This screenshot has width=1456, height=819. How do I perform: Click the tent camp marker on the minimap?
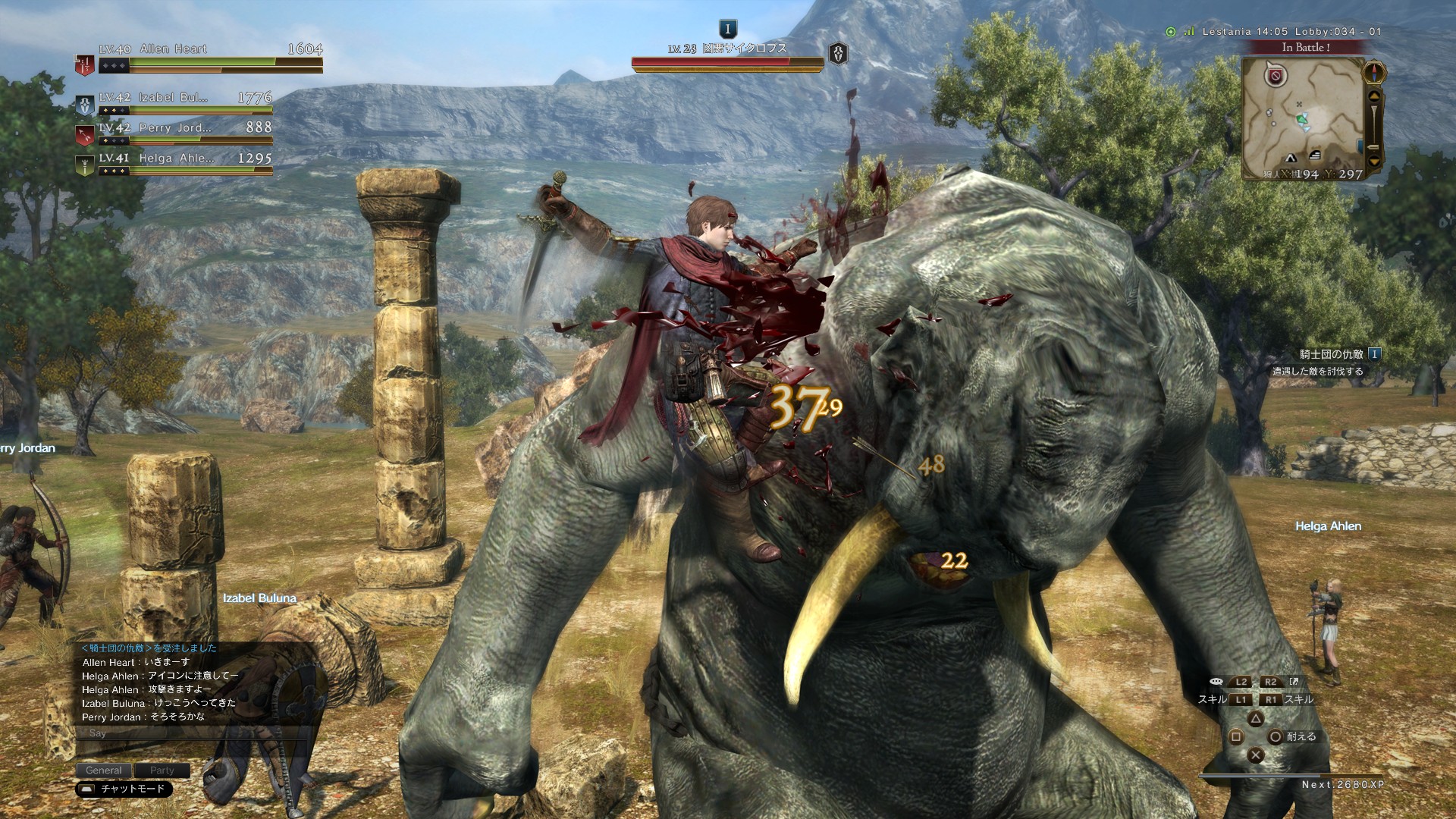tap(1290, 158)
